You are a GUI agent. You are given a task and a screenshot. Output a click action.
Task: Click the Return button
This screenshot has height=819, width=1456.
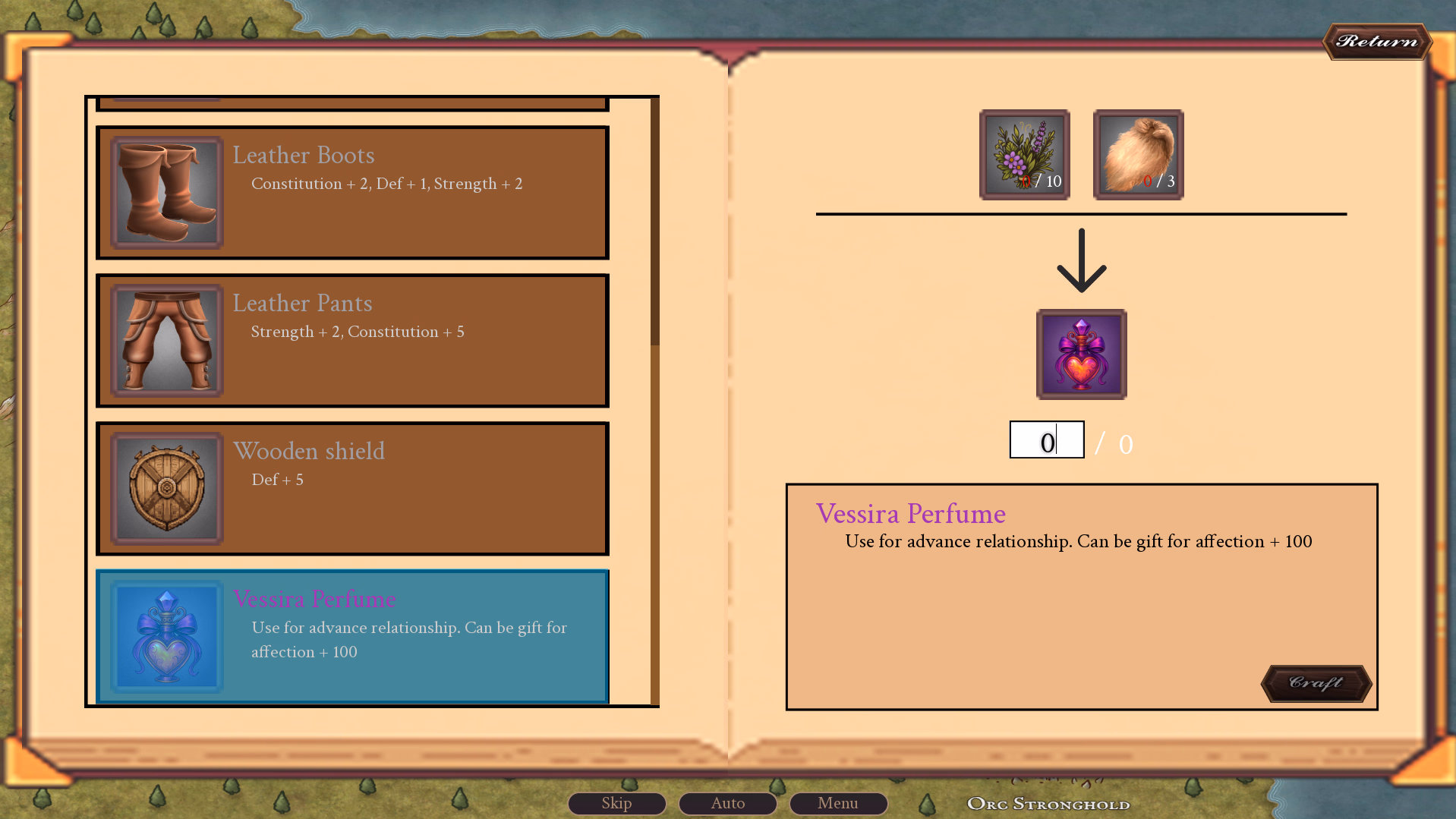1376,41
